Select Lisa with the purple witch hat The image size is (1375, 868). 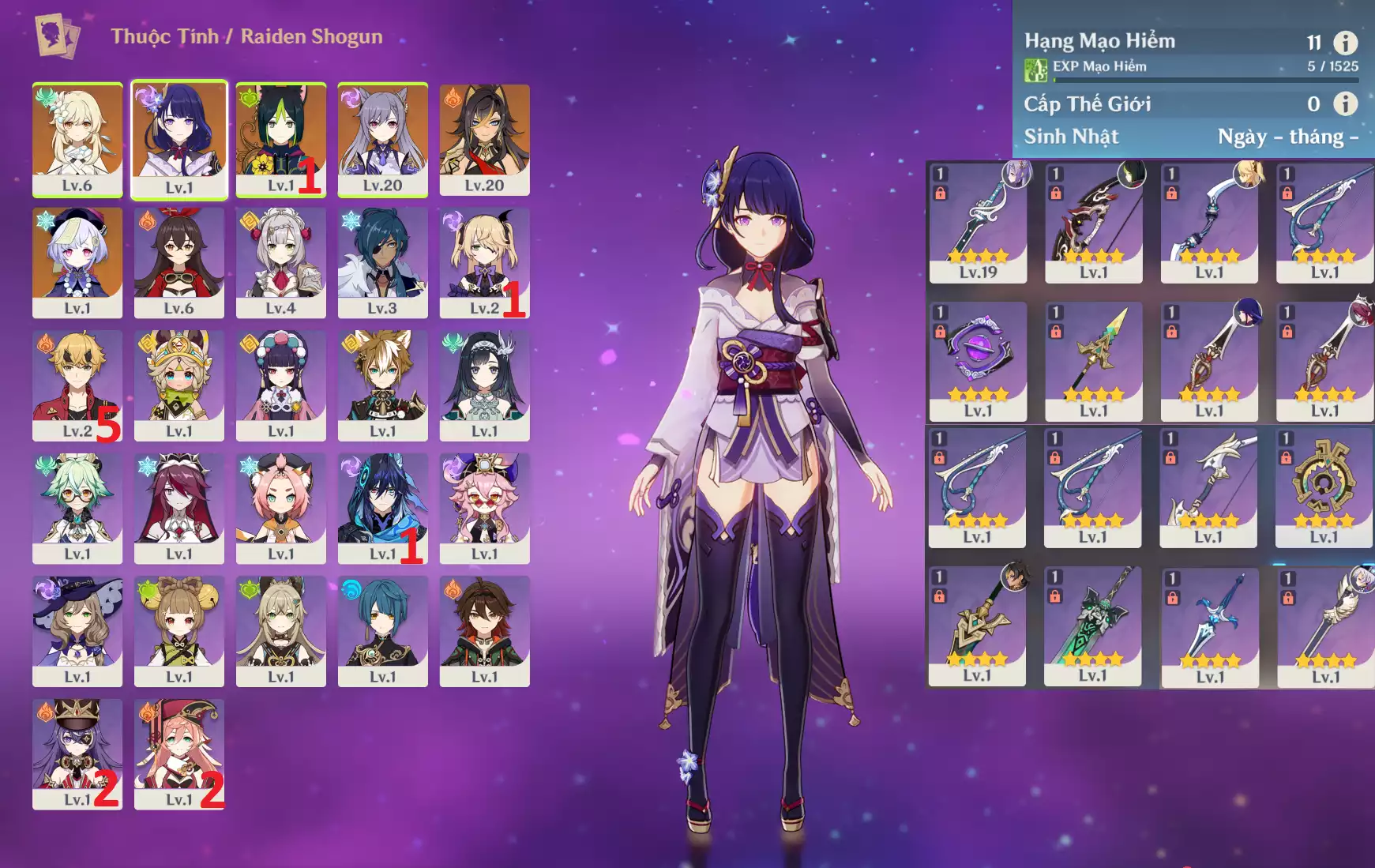77,630
